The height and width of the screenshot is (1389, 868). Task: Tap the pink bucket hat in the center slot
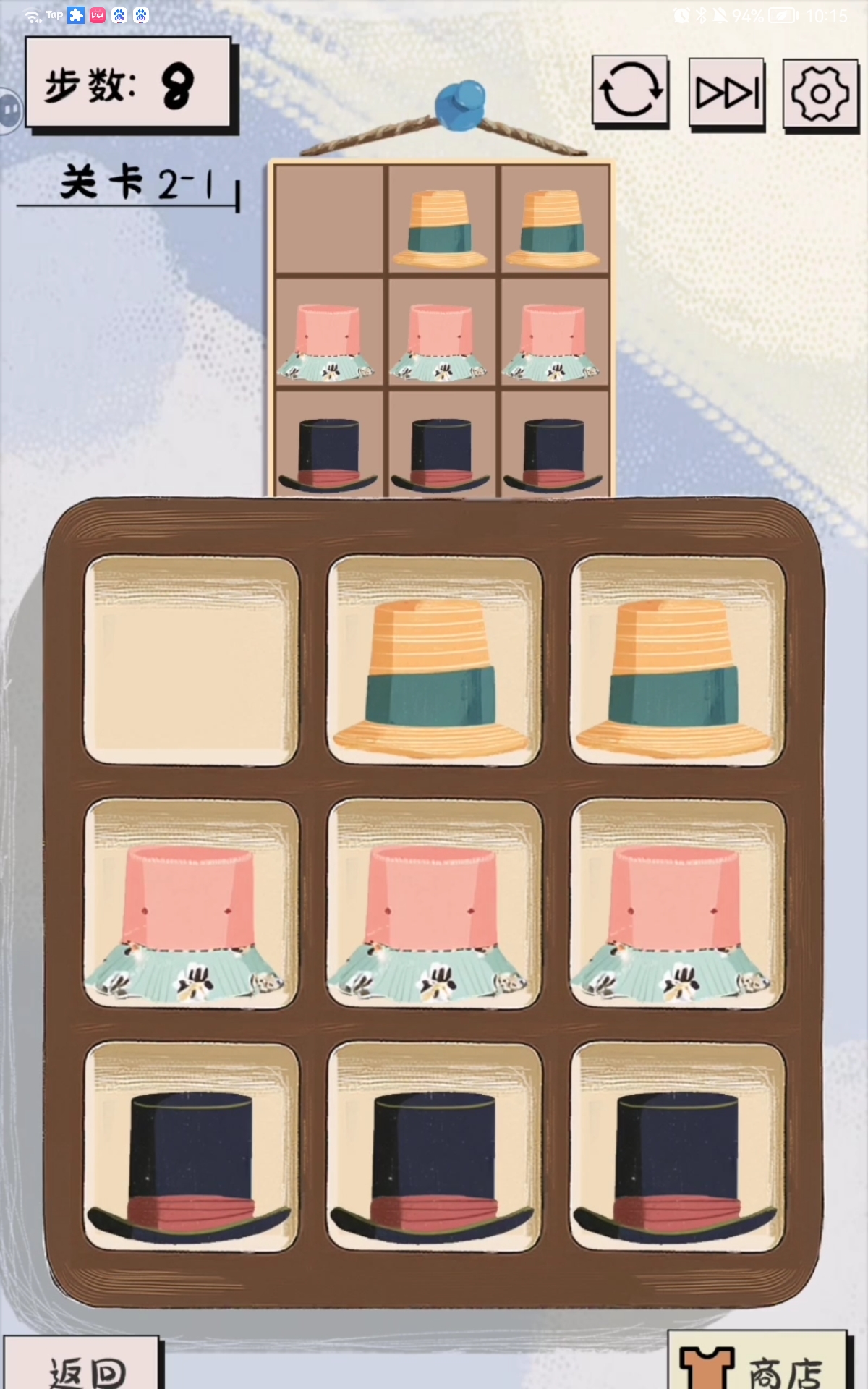tap(434, 915)
